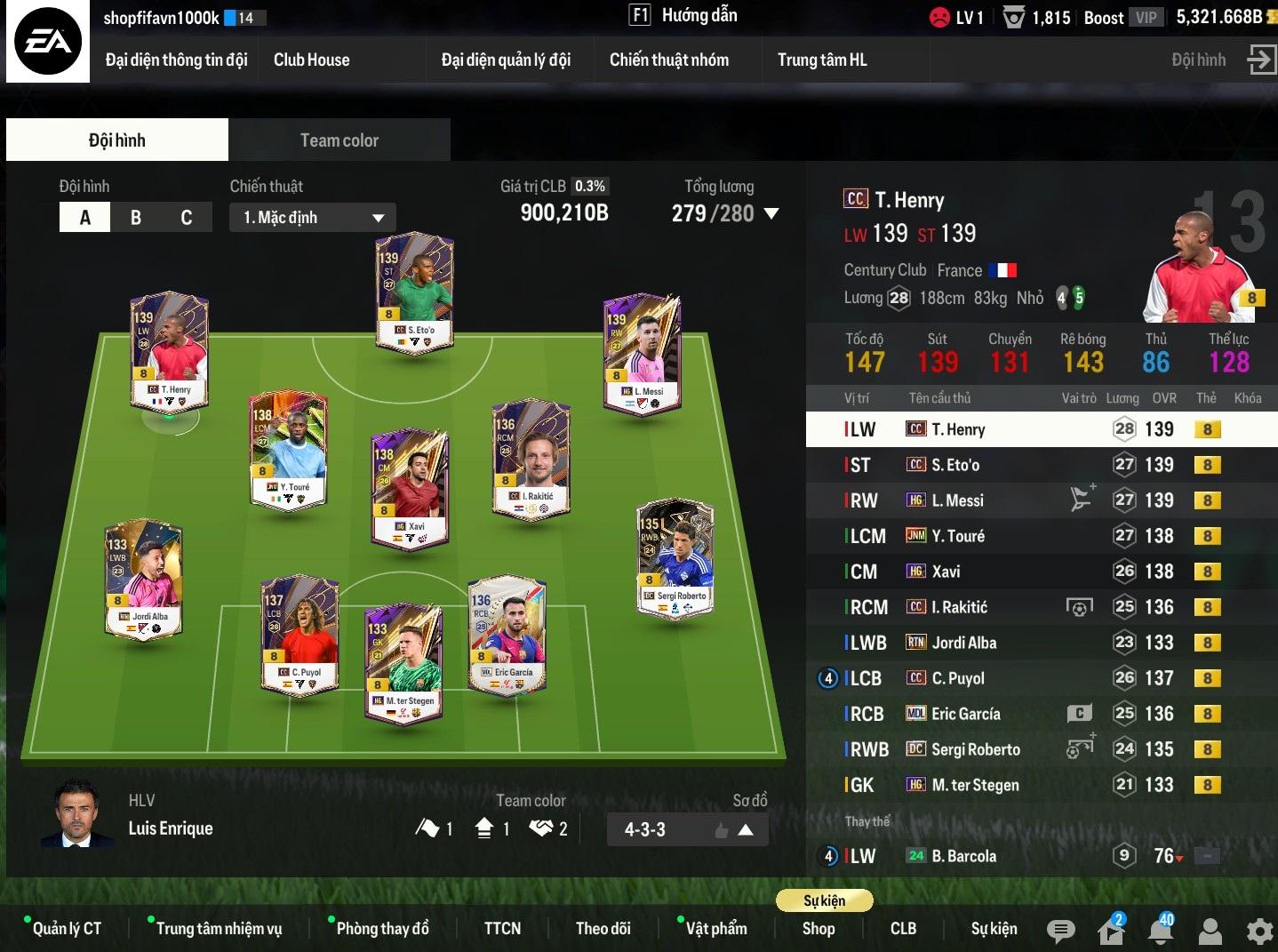The width and height of the screenshot is (1278, 952).
Task: Choose the M. ter Stegen goalkeeper card
Action: pos(403,661)
